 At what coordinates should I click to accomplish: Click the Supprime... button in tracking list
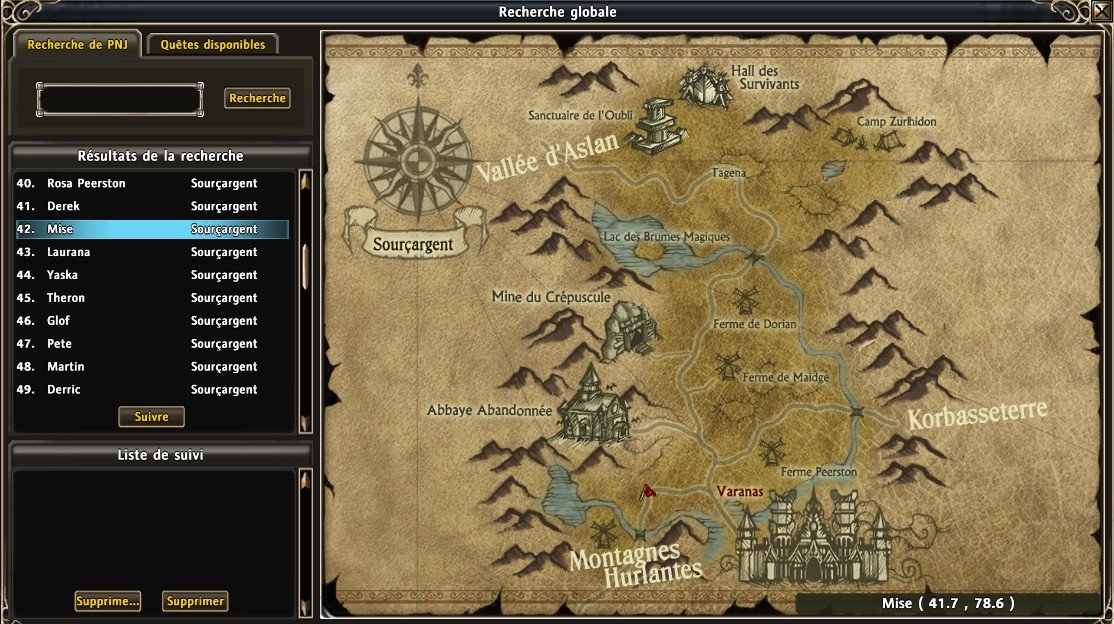[107, 601]
